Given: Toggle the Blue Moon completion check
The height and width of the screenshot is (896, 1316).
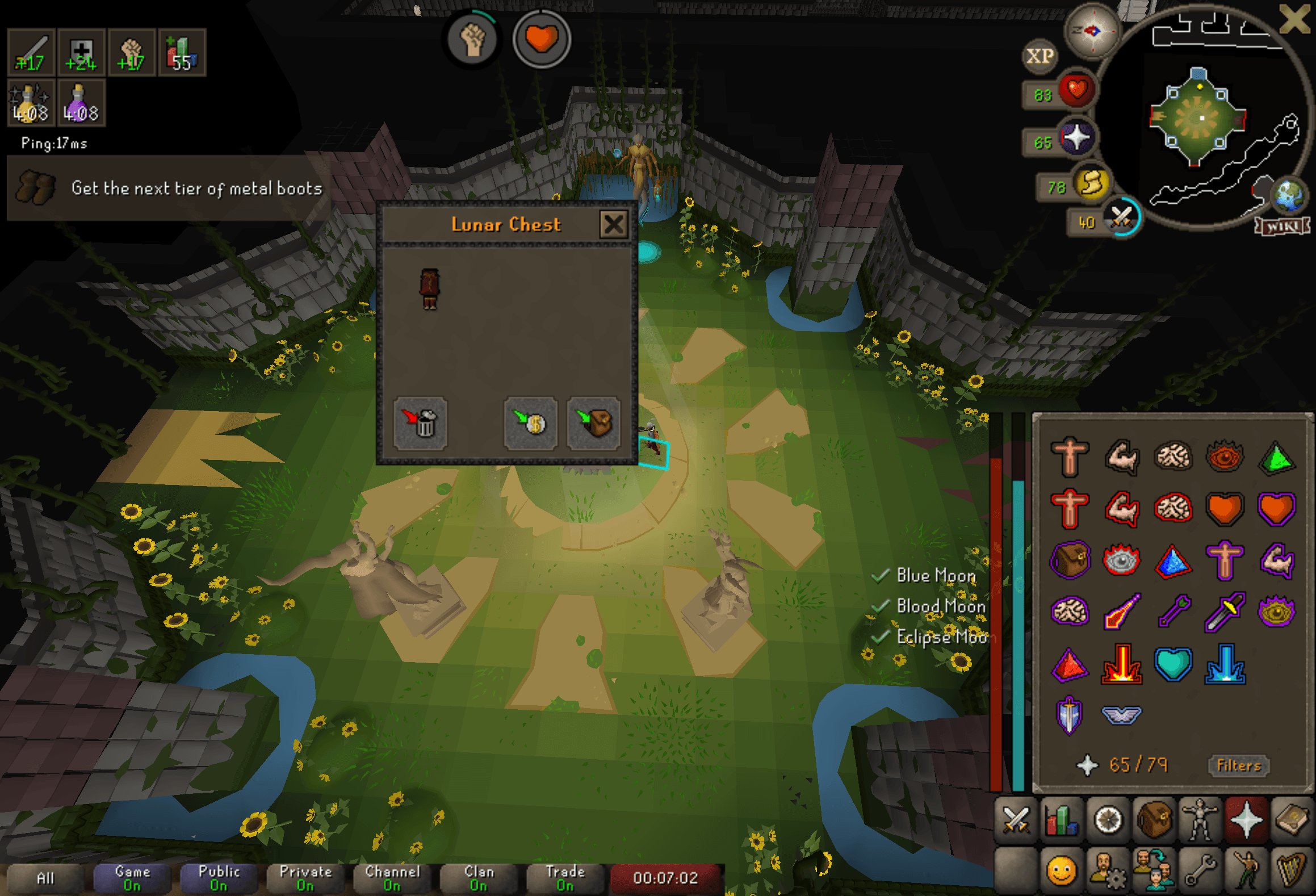Looking at the screenshot, I should coord(880,576).
